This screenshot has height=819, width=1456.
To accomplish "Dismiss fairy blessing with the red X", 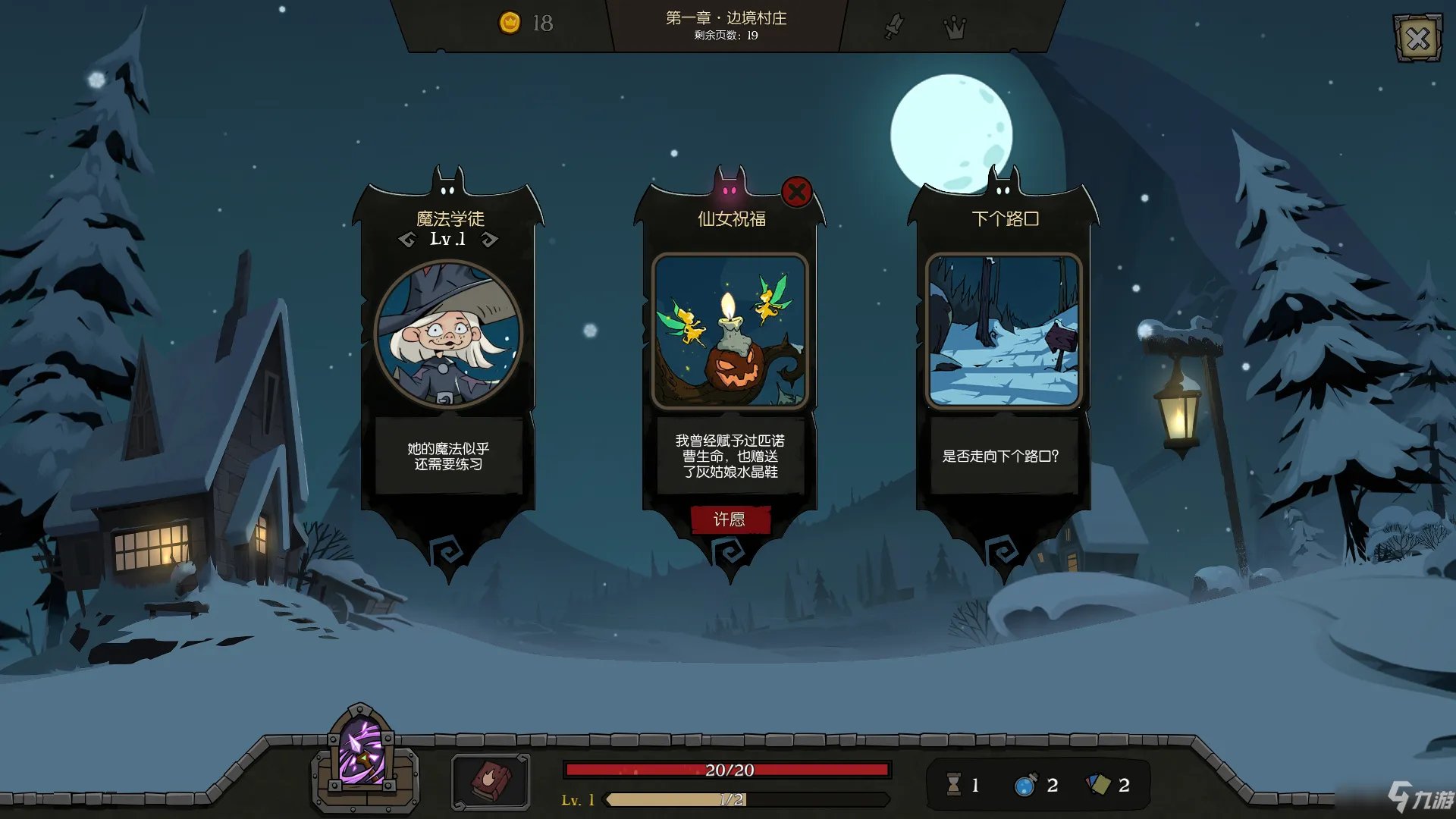I will 796,192.
